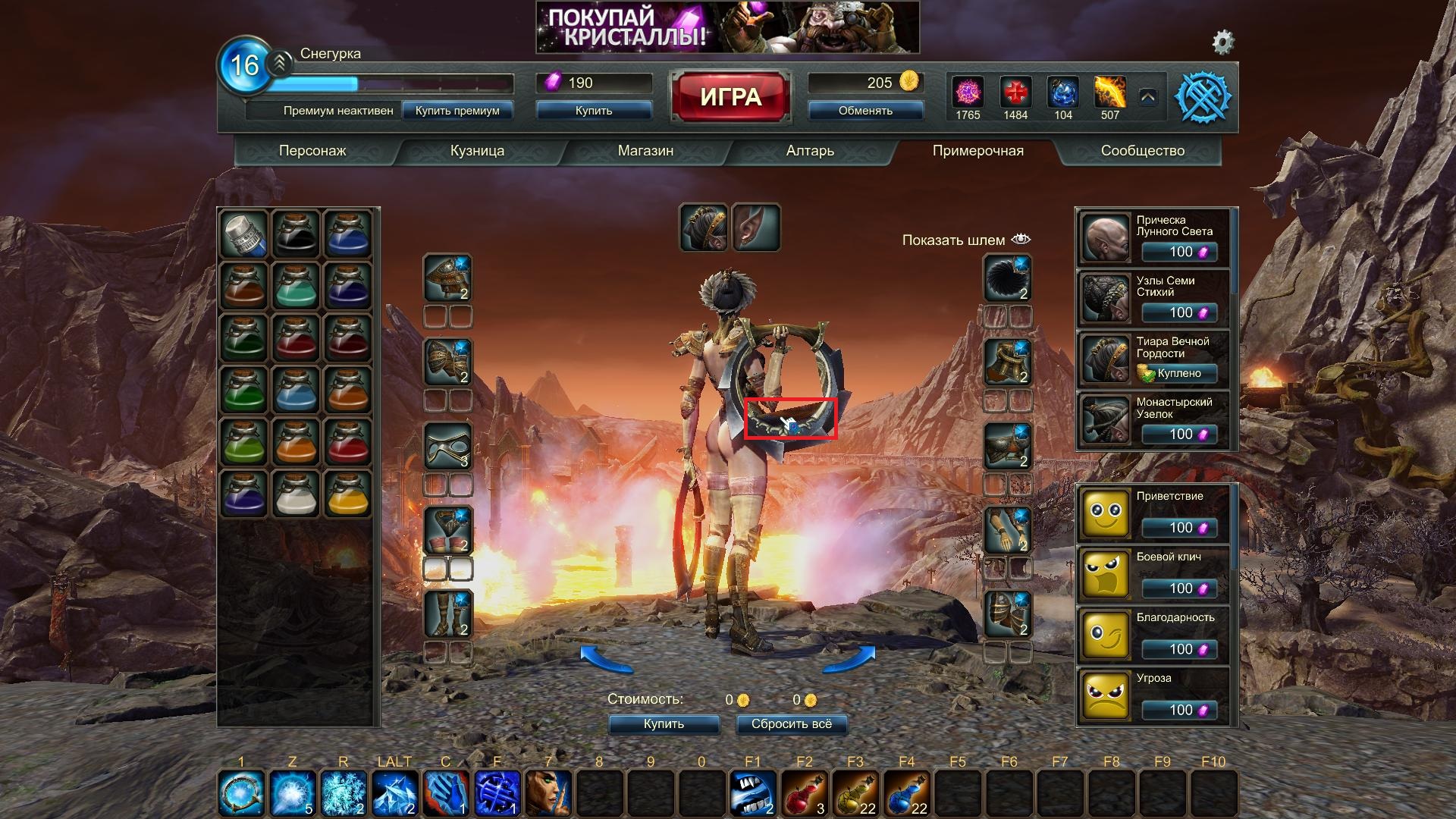The height and width of the screenshot is (819, 1456).
Task: Expand the resources panel arrow
Action: pos(1147,97)
